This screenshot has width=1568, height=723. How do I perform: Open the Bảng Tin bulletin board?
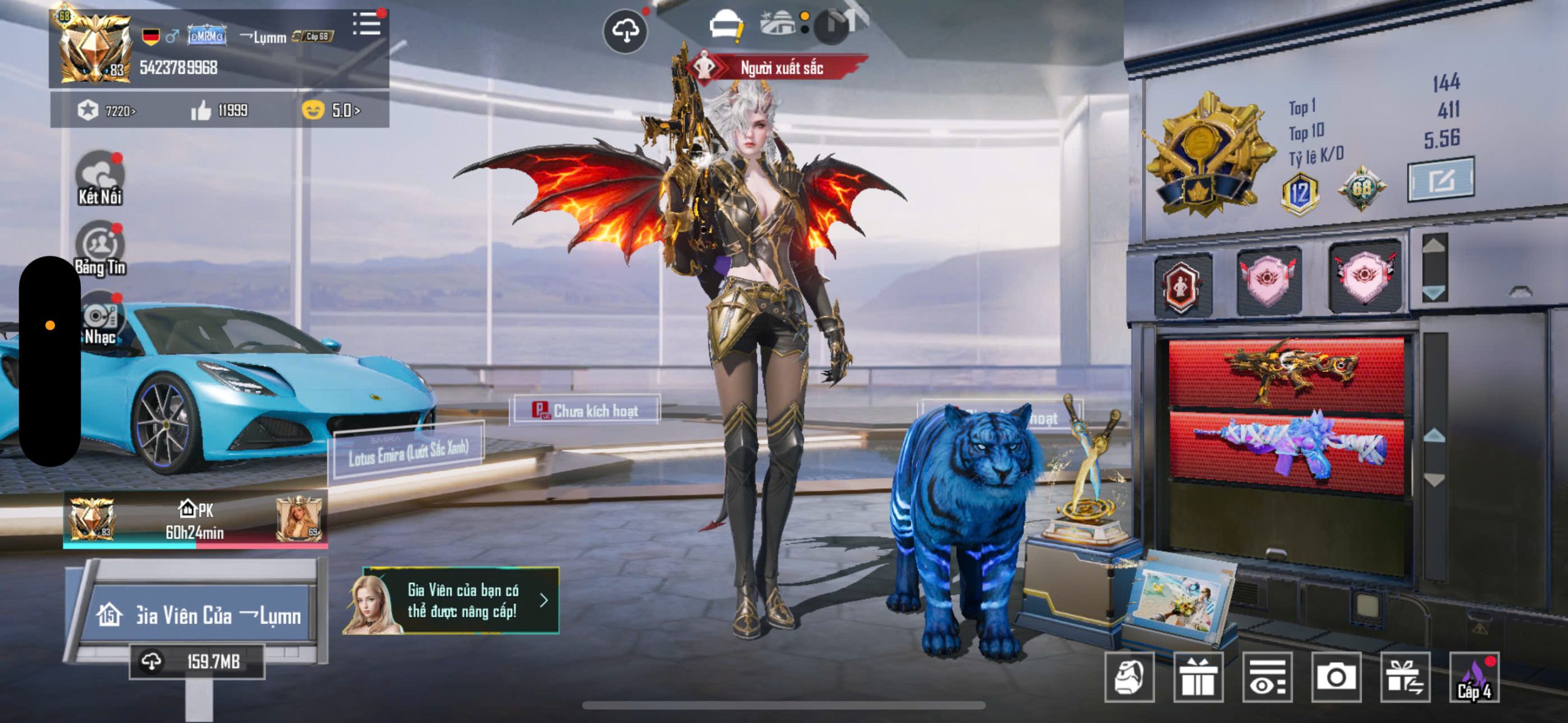click(99, 248)
